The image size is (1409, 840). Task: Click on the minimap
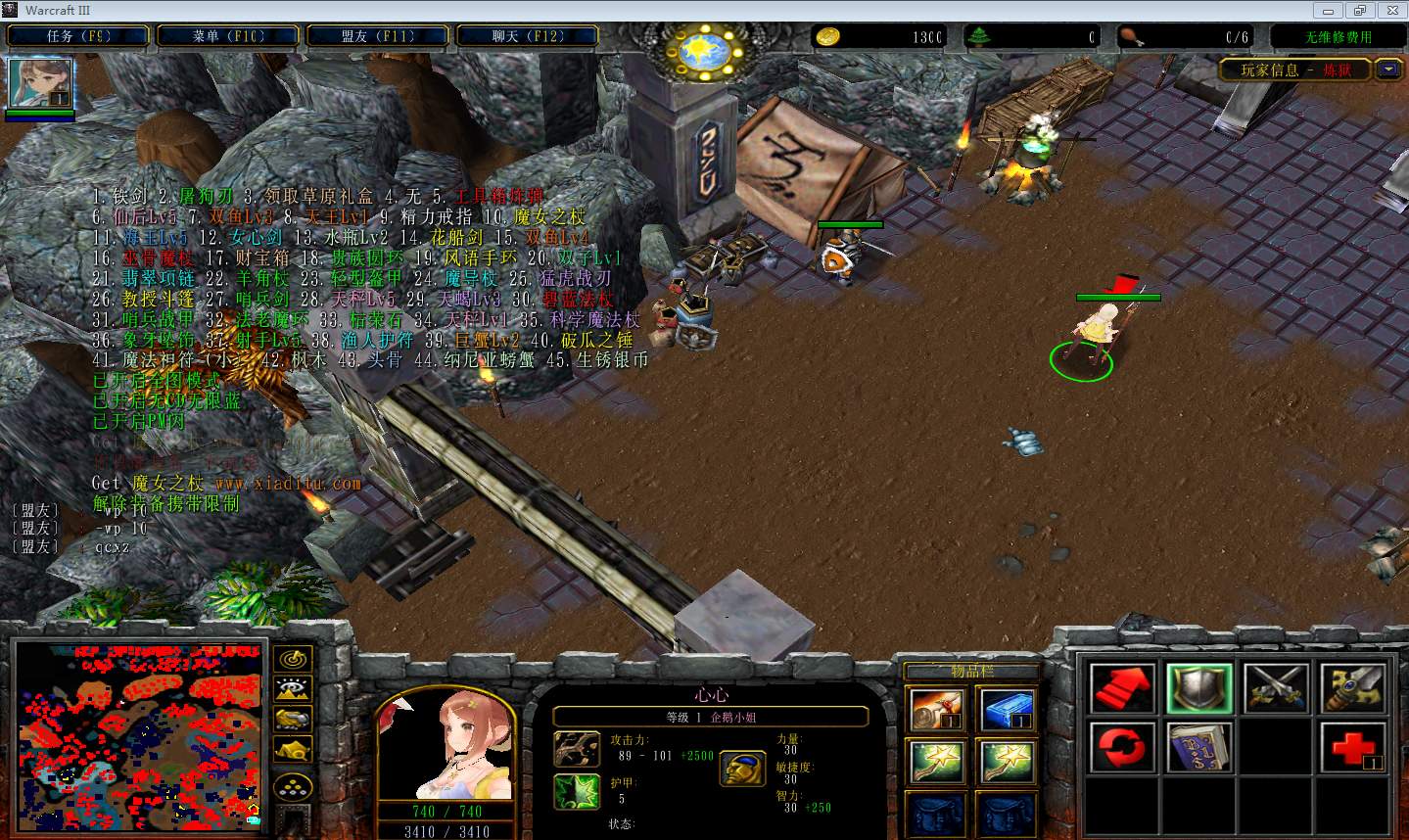click(x=139, y=735)
